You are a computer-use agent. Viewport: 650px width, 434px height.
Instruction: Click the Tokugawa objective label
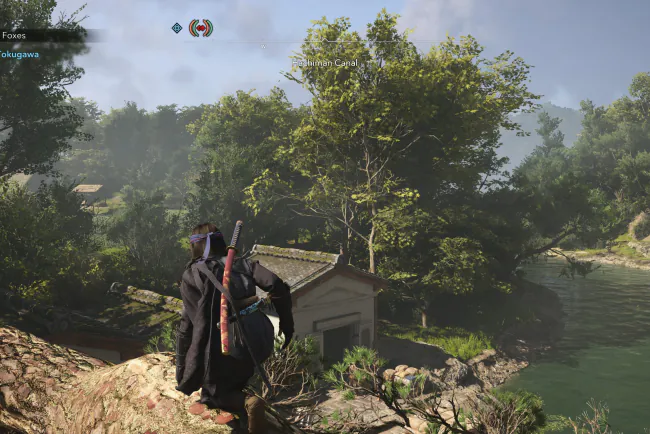click(x=19, y=54)
